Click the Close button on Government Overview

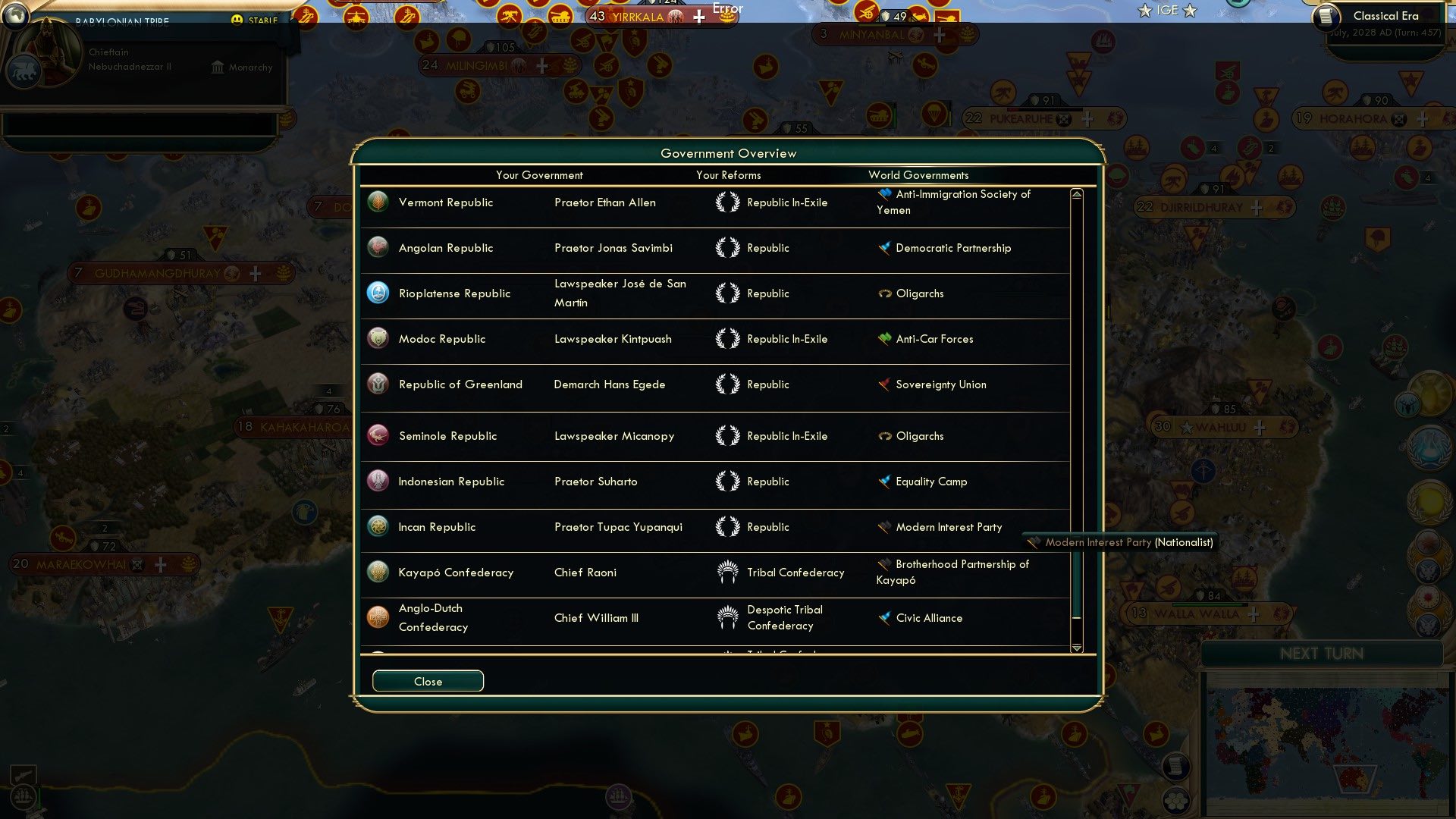[428, 681]
